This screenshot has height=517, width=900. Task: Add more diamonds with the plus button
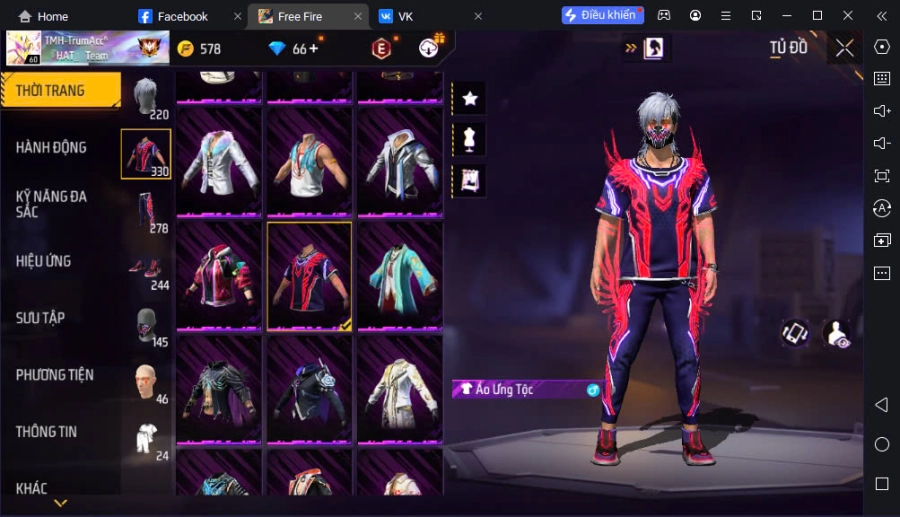click(x=314, y=48)
